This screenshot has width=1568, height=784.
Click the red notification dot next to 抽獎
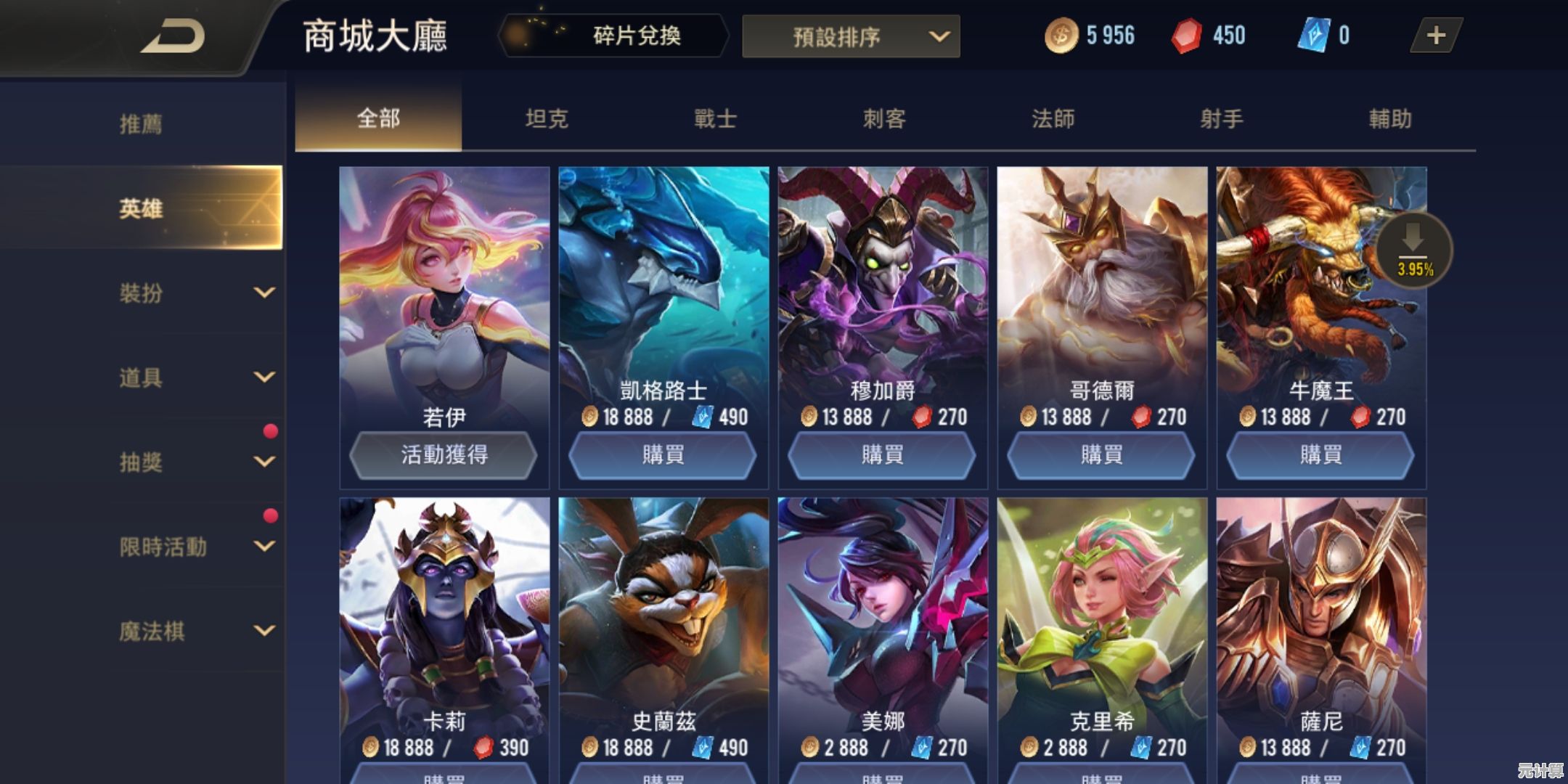pos(271,431)
